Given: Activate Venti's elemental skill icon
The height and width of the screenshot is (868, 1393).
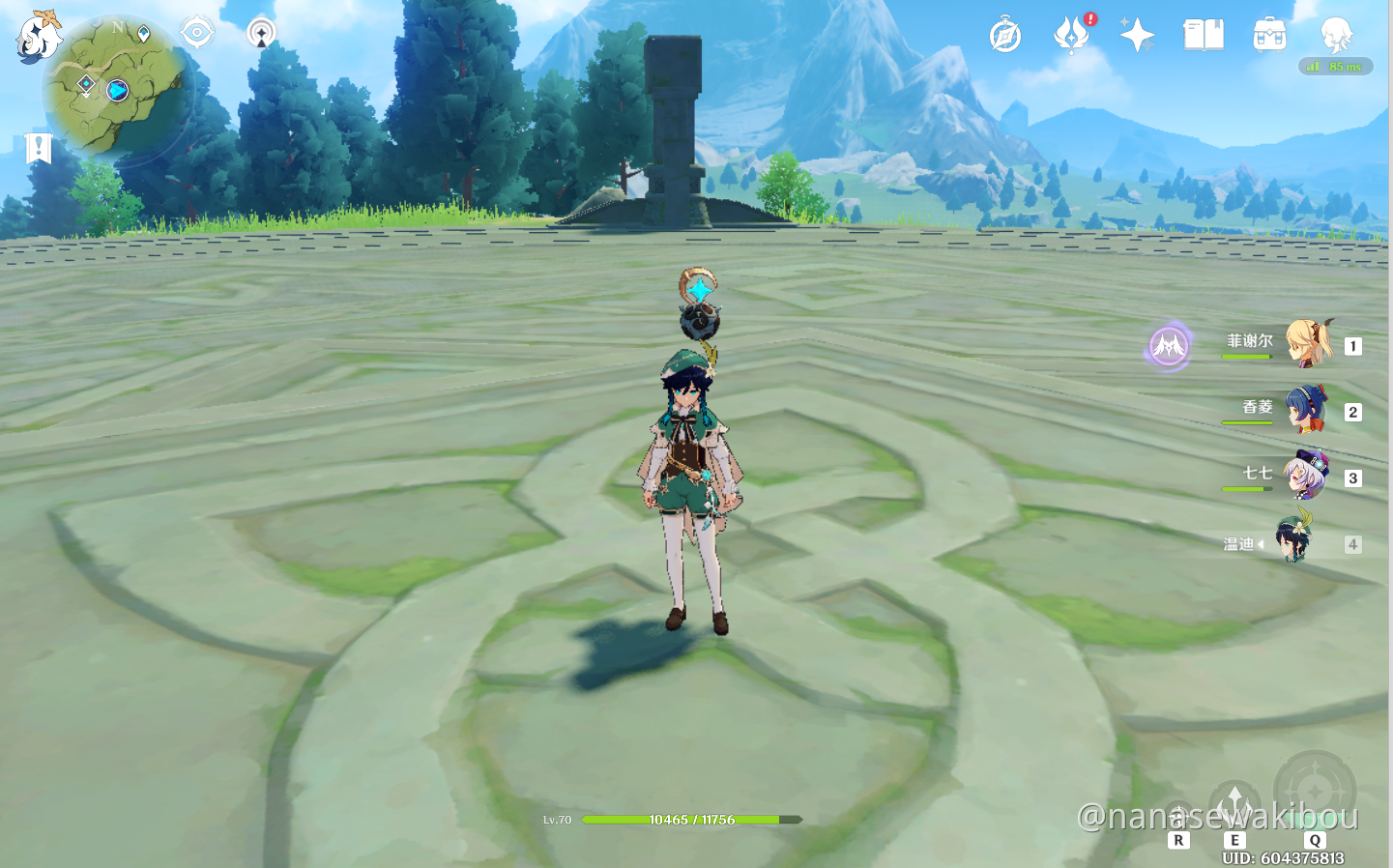Looking at the screenshot, I should 1234,804.
